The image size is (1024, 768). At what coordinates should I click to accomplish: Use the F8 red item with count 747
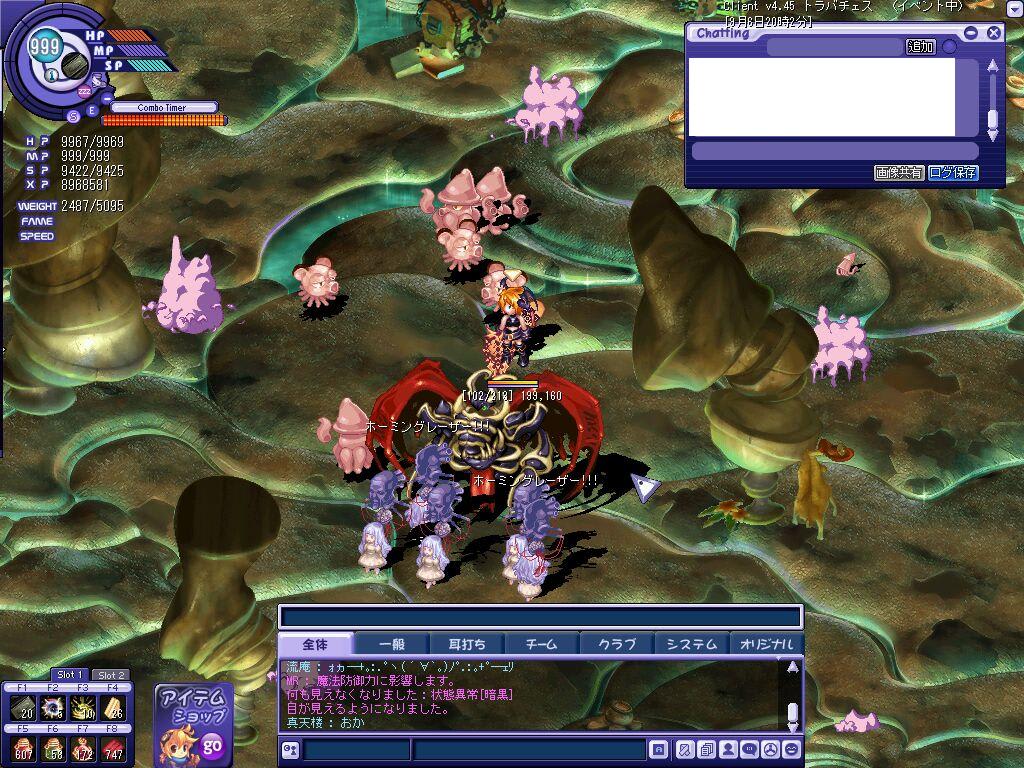click(x=113, y=749)
